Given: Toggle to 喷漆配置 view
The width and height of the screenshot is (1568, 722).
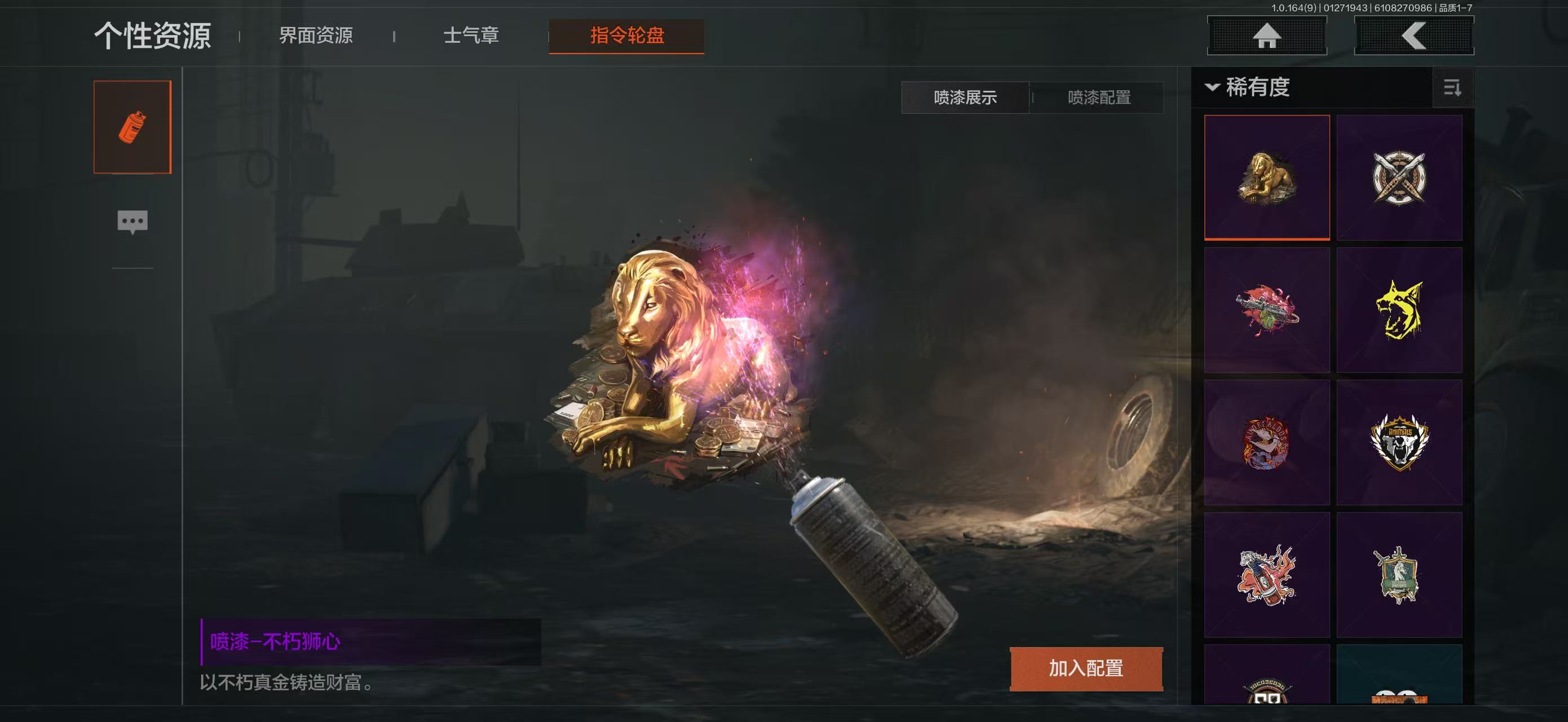Looking at the screenshot, I should coord(1096,98).
